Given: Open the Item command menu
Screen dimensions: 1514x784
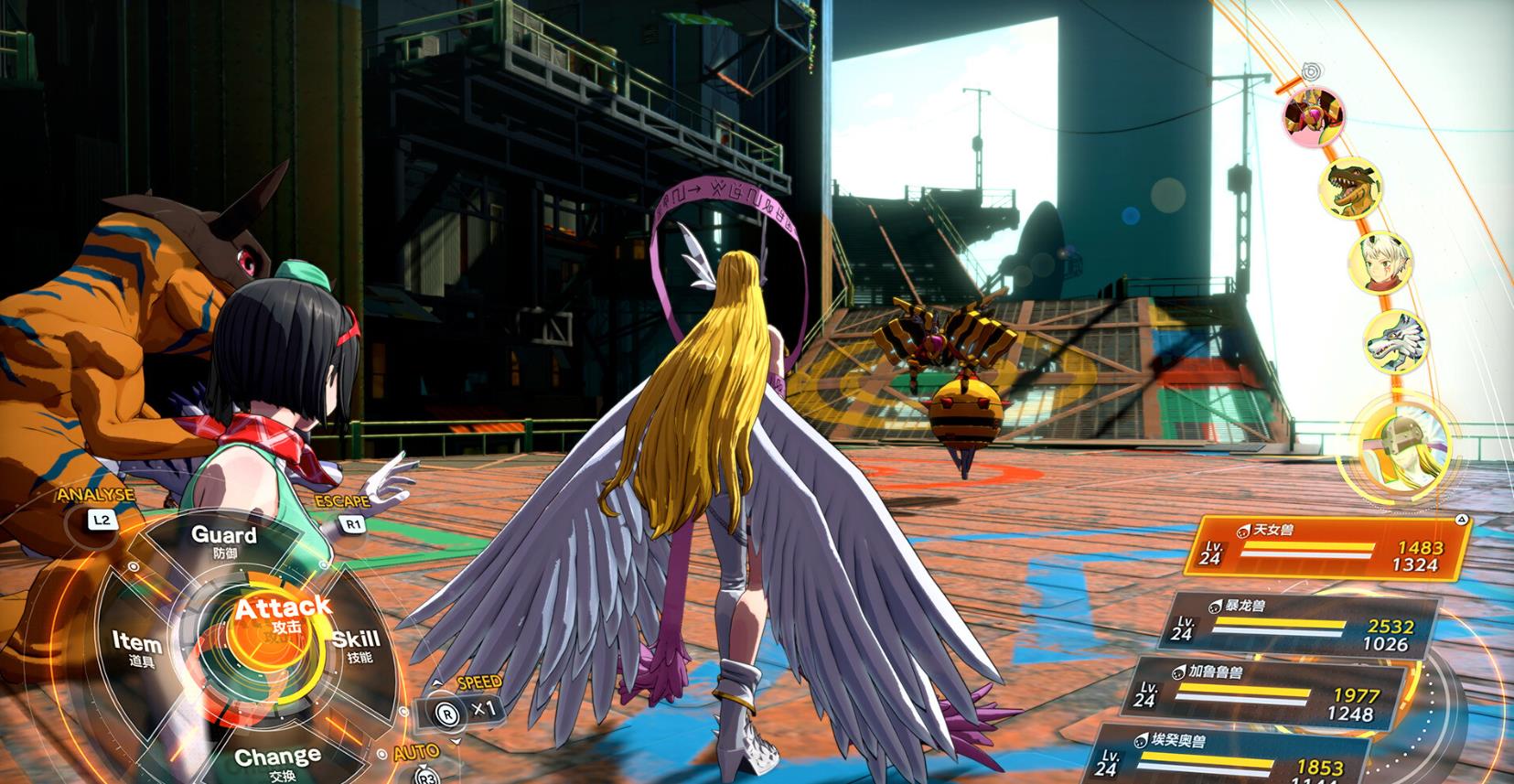Looking at the screenshot, I should click(137, 649).
